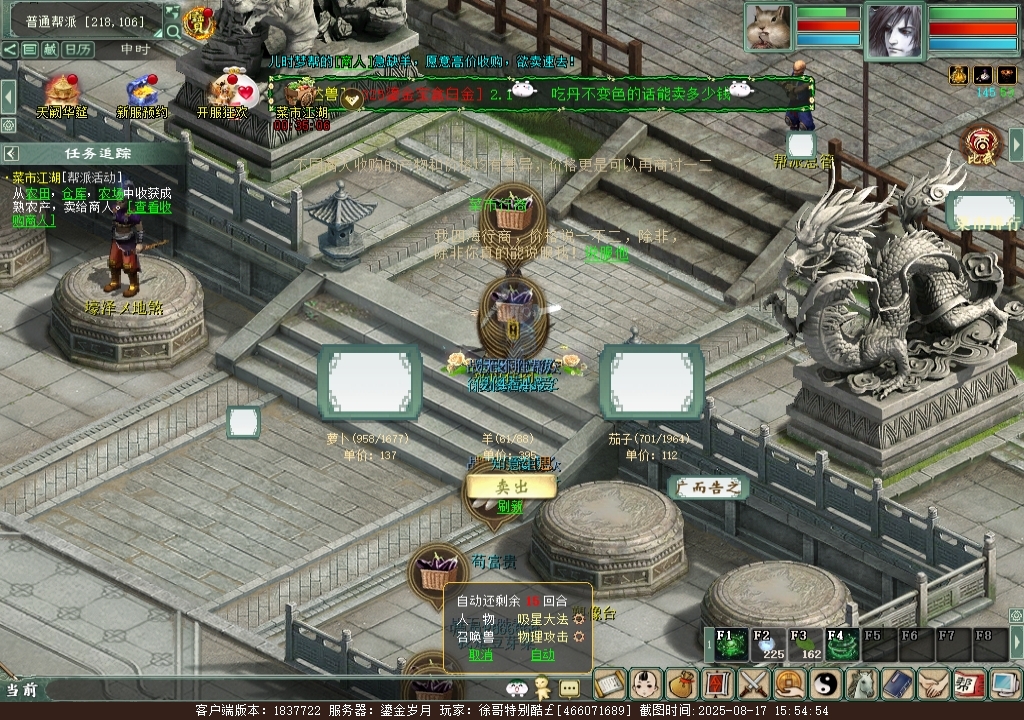Collapse the 任务追踪 quest tracker panel
This screenshot has height=720, width=1024.
coord(10,153)
